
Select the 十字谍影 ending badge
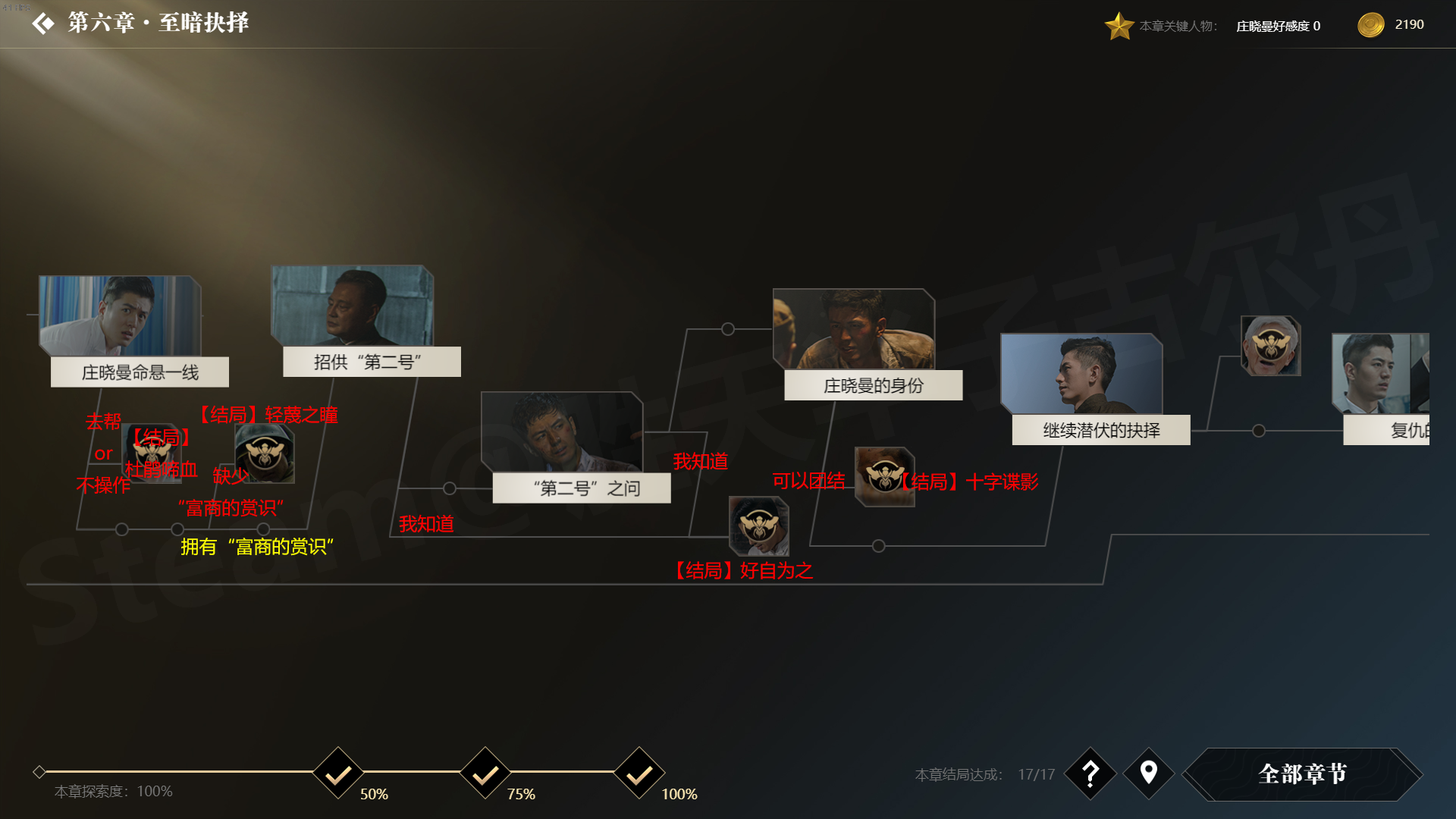tap(884, 477)
